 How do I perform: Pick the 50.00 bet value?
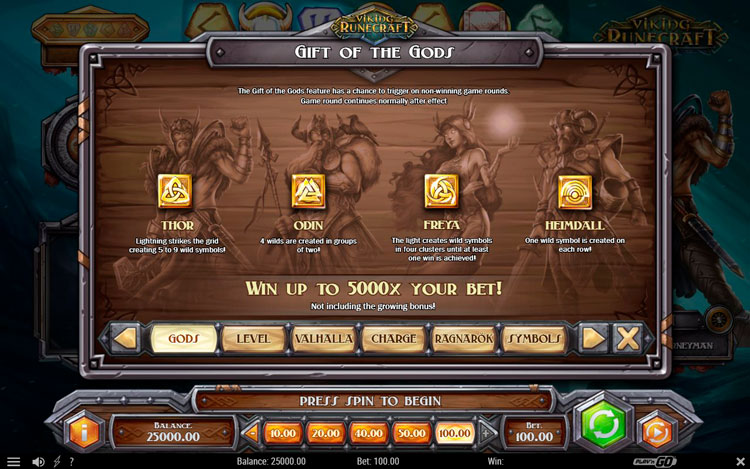click(410, 433)
